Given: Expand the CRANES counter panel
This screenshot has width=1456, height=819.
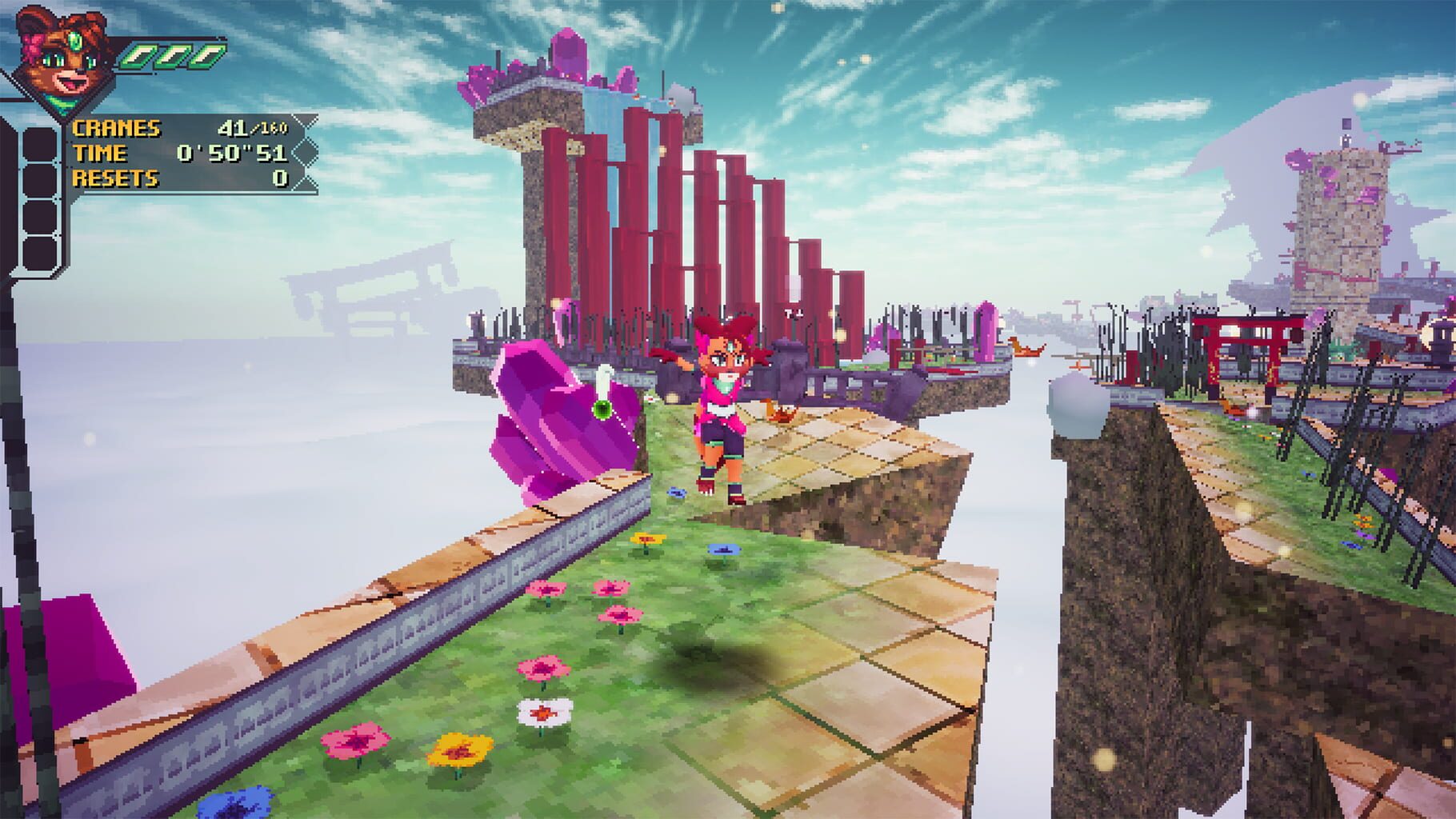Looking at the screenshot, I should coord(184,127).
